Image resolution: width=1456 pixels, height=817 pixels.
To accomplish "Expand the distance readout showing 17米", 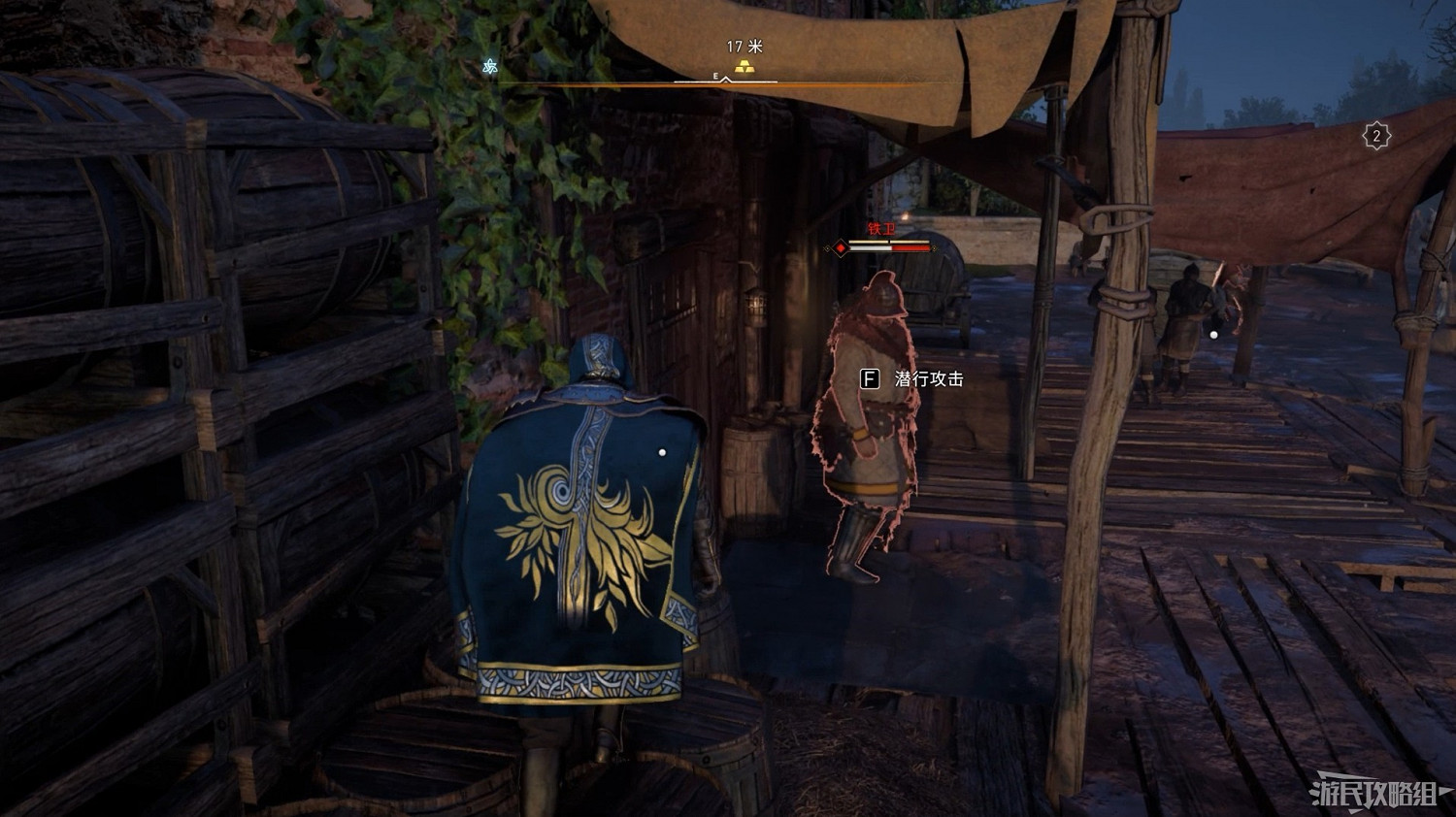I will (x=744, y=47).
